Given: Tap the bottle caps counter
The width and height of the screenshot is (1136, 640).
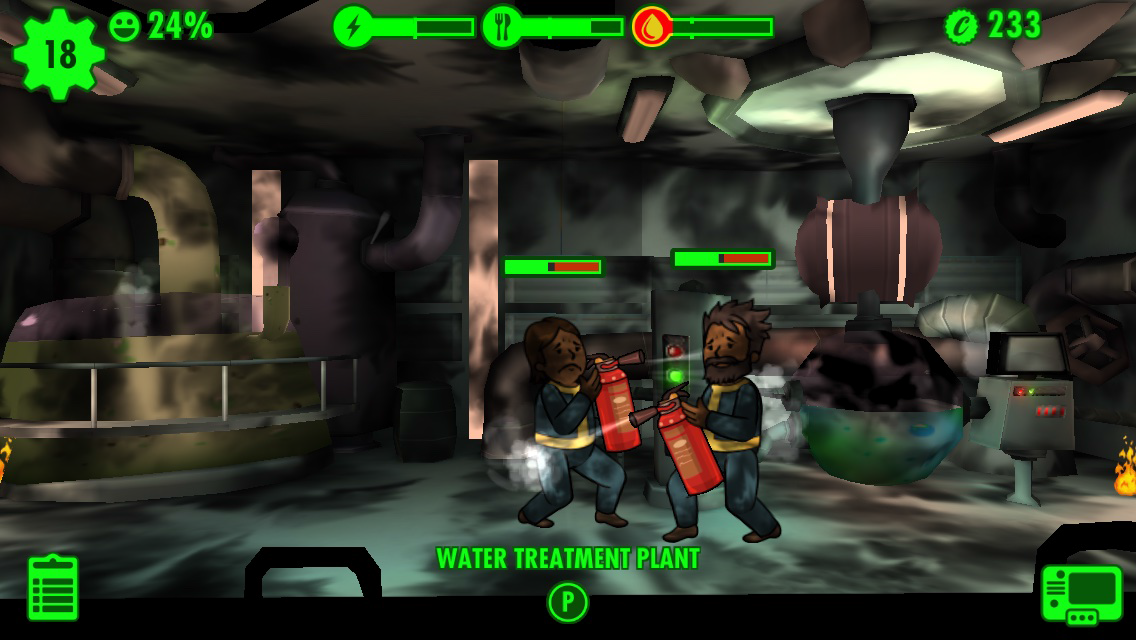Looking at the screenshot, I should (x=994, y=26).
